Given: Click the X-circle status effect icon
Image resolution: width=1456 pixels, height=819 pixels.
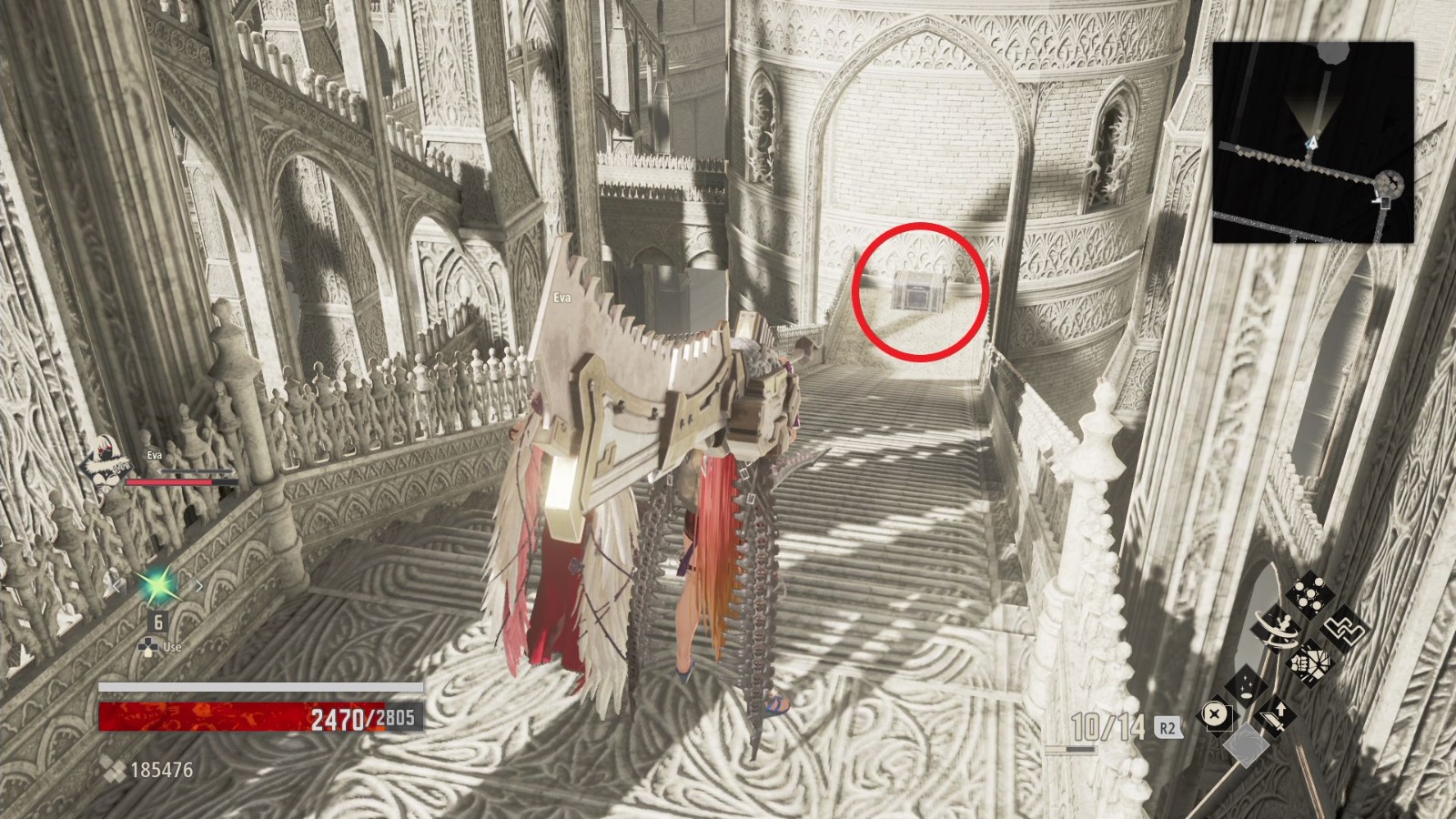Looking at the screenshot, I should point(1215,713).
